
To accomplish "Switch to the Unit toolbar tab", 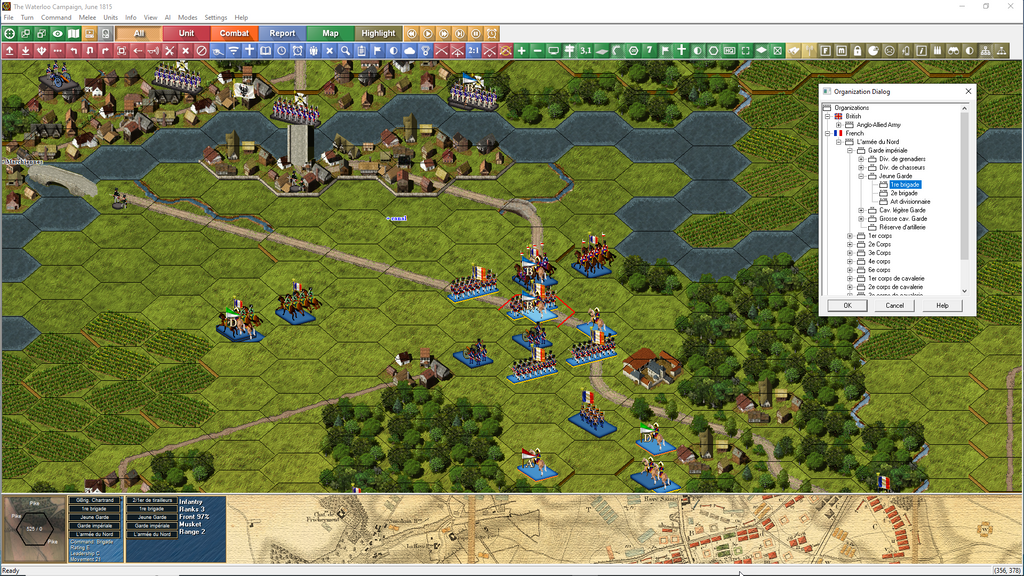I will [x=186, y=33].
